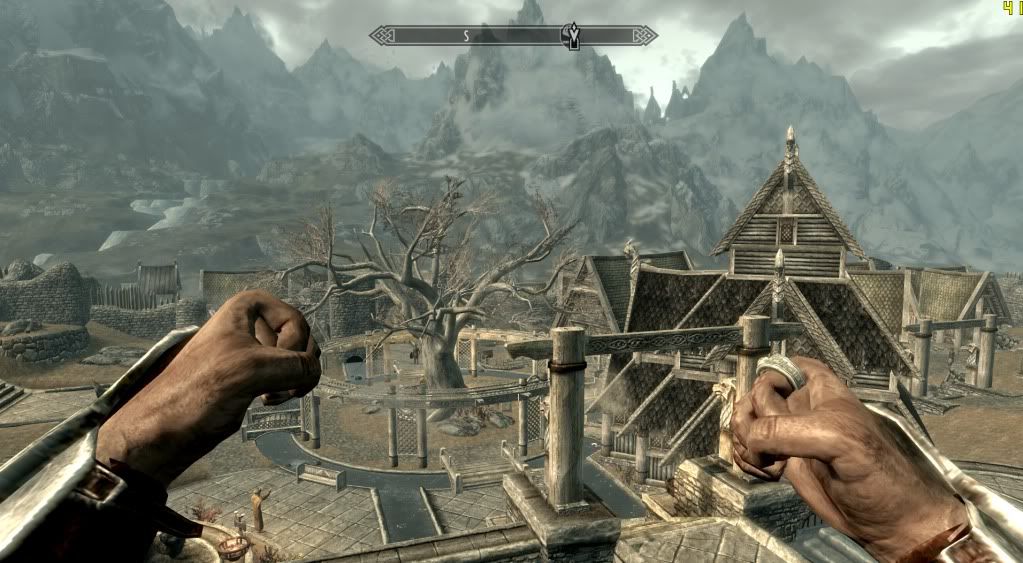Click the compass bar's south indicator
The width and height of the screenshot is (1023, 563).
coord(465,35)
